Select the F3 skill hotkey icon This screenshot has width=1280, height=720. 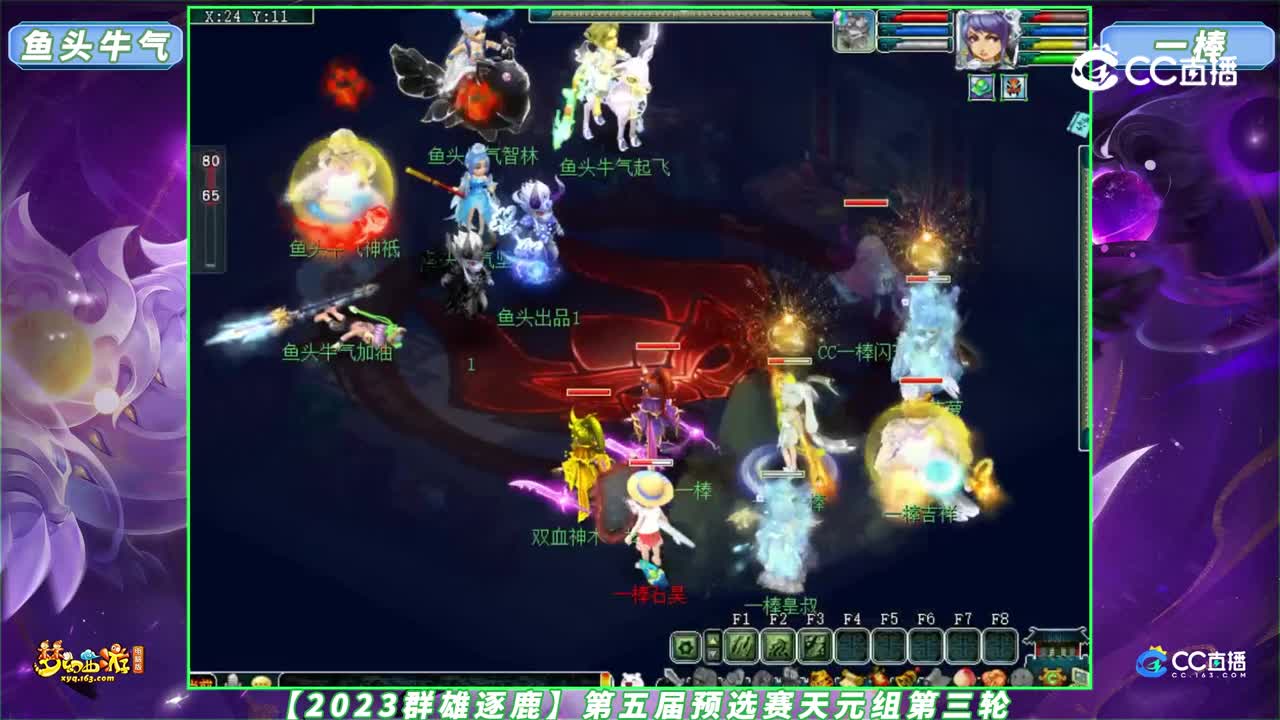point(814,644)
